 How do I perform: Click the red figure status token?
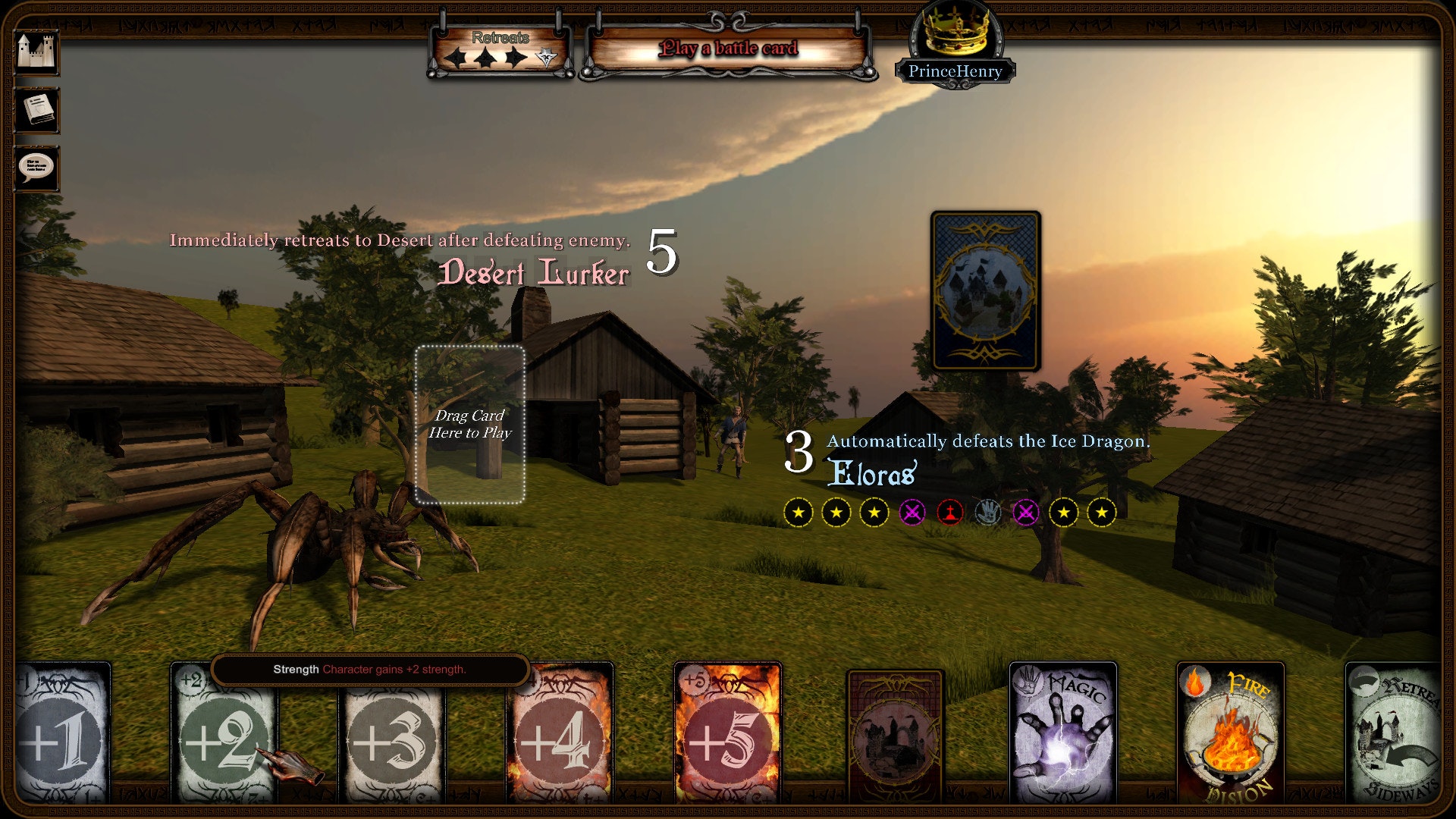point(949,513)
